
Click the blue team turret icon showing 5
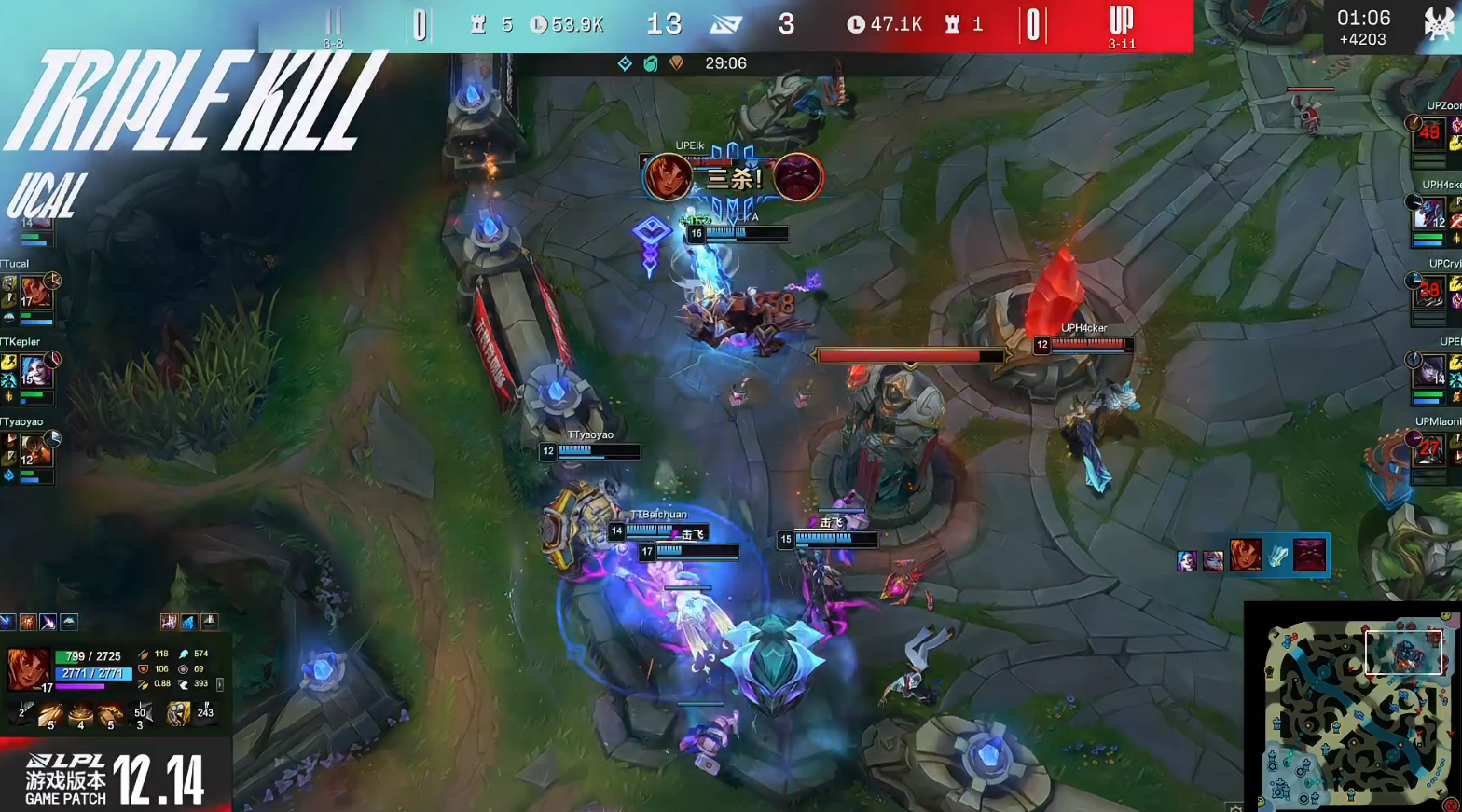tap(480, 25)
